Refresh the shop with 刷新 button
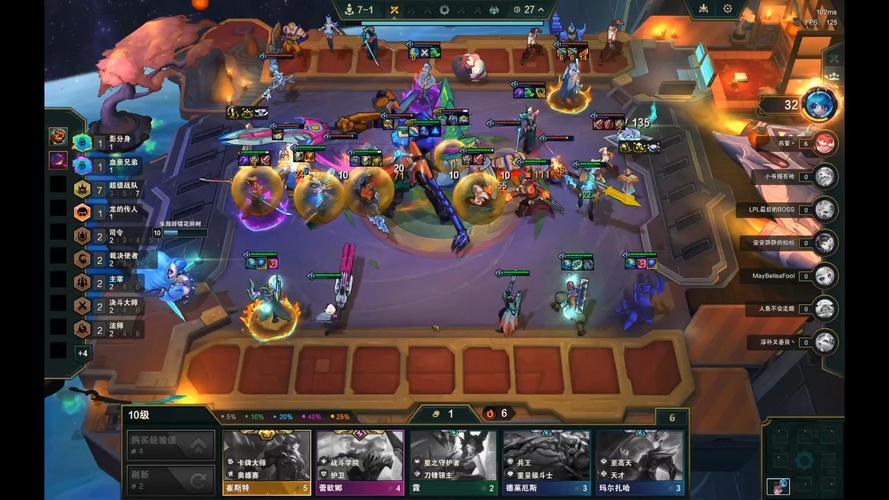The image size is (889, 500). (x=170, y=478)
